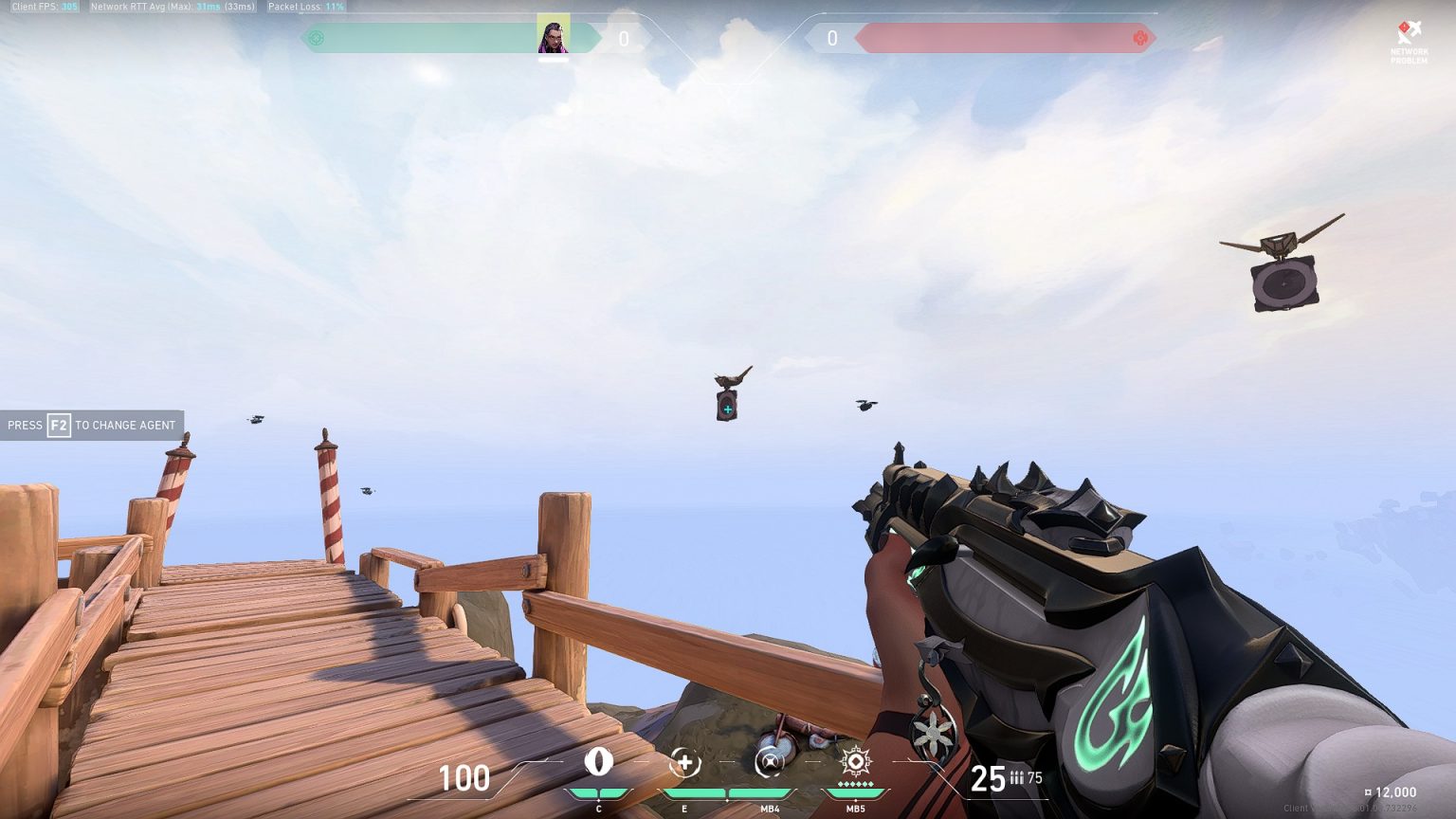Screen dimensions: 1456x819
Task: Click the Devour ability icon
Action: click(684, 762)
